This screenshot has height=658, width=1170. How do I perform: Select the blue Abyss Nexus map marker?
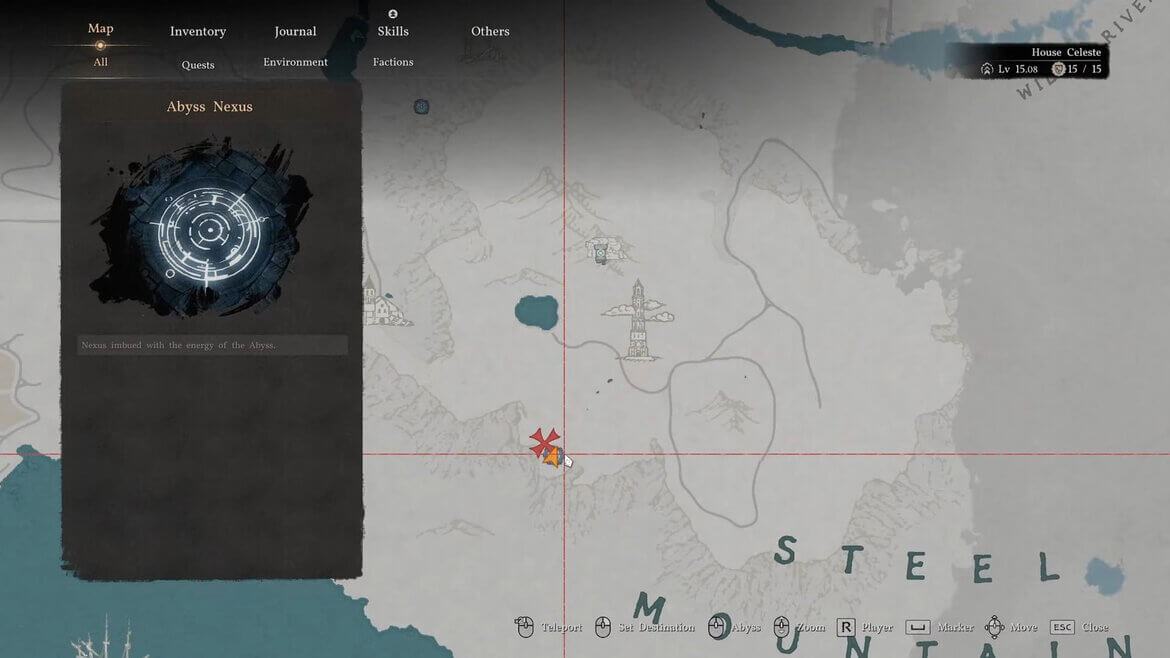[x=421, y=107]
